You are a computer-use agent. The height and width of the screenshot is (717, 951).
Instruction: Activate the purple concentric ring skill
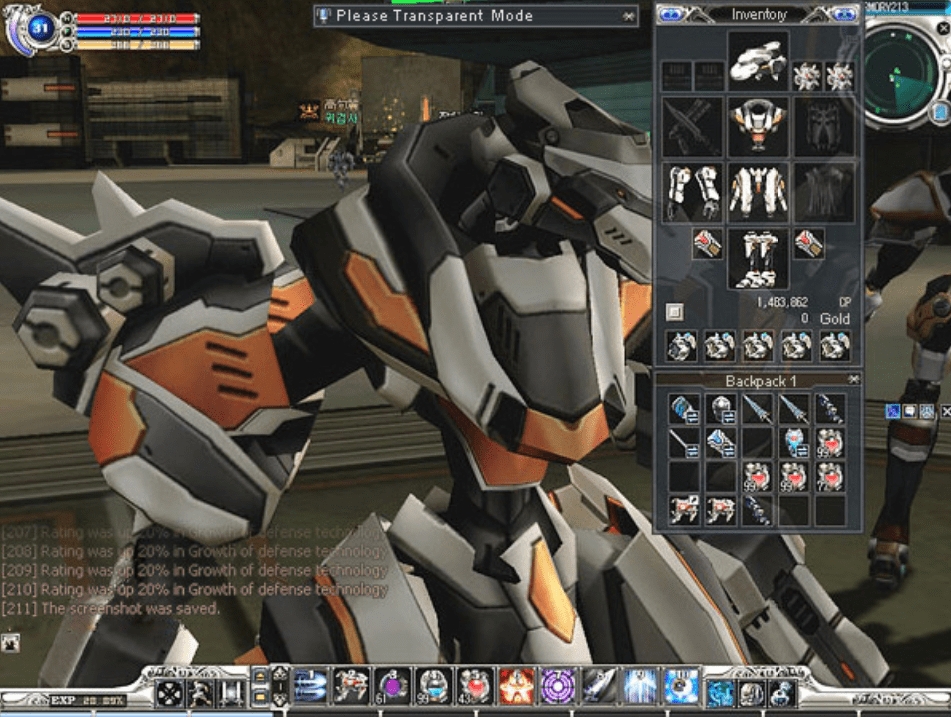tap(556, 686)
